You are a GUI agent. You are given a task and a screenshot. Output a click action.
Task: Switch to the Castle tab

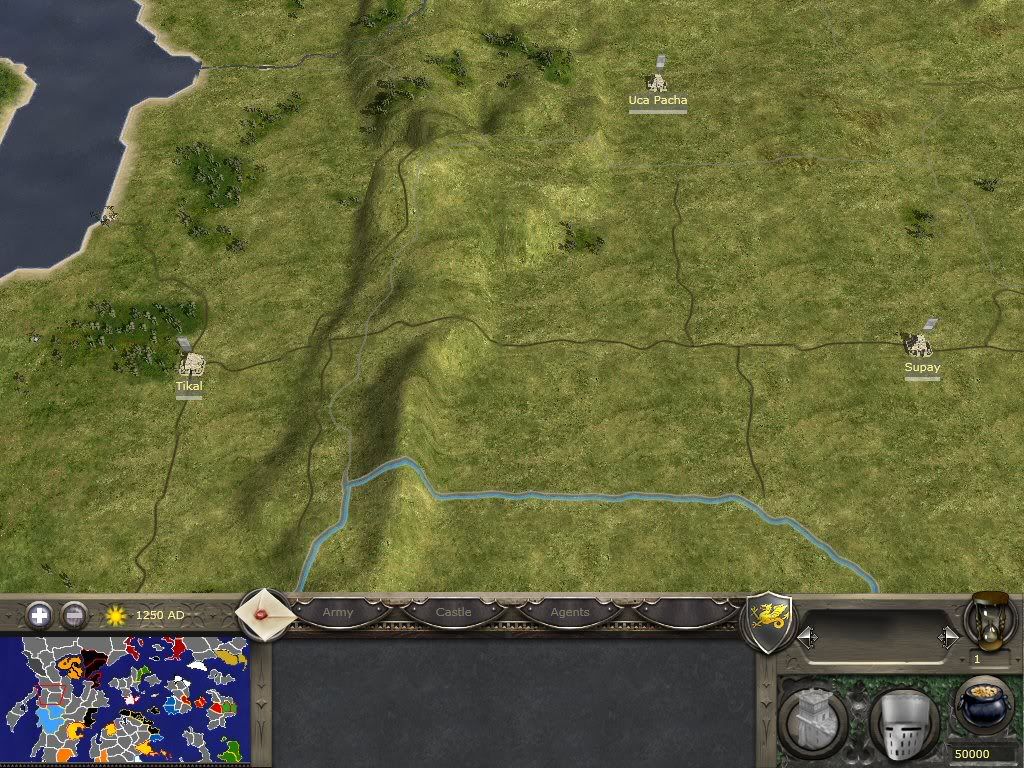point(453,612)
